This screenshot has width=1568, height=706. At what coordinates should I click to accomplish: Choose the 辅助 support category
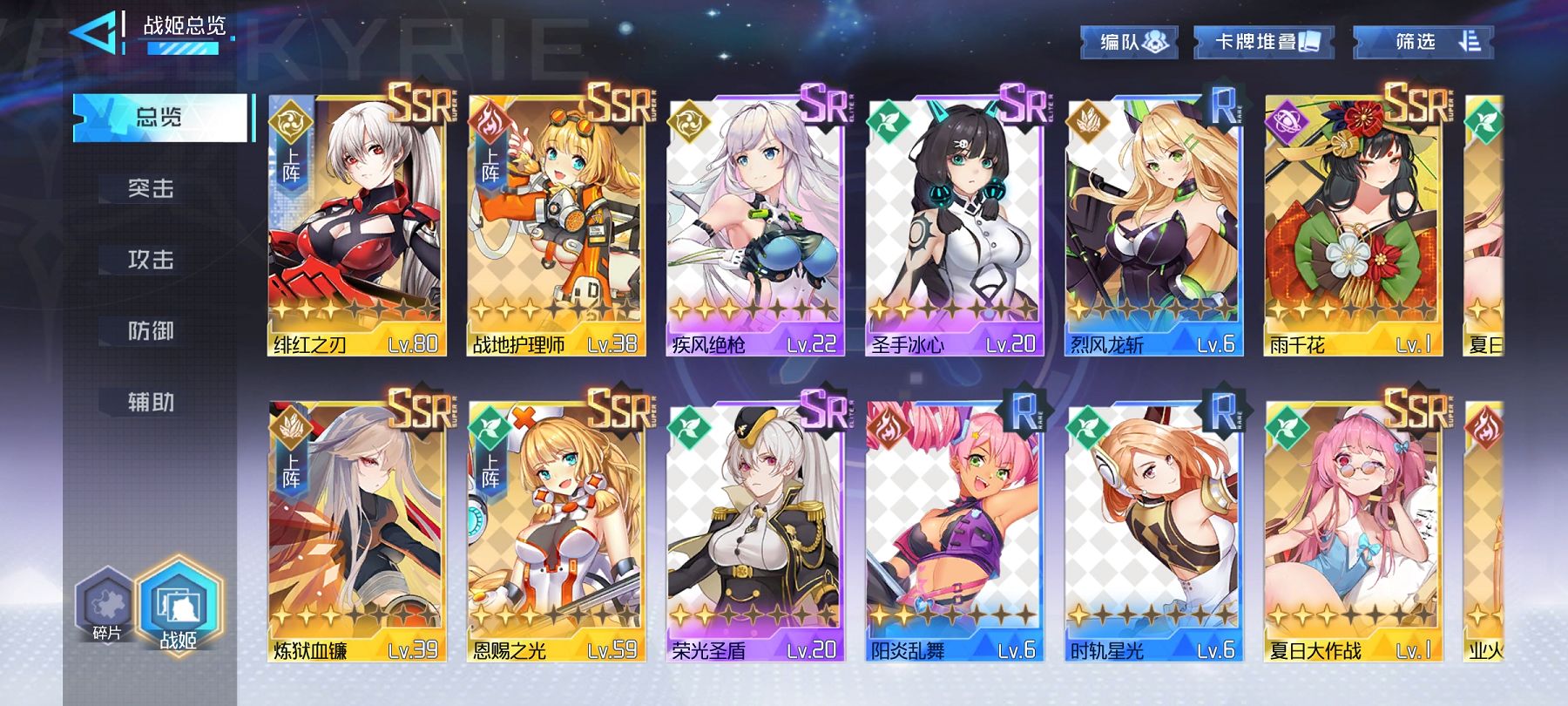[x=152, y=402]
